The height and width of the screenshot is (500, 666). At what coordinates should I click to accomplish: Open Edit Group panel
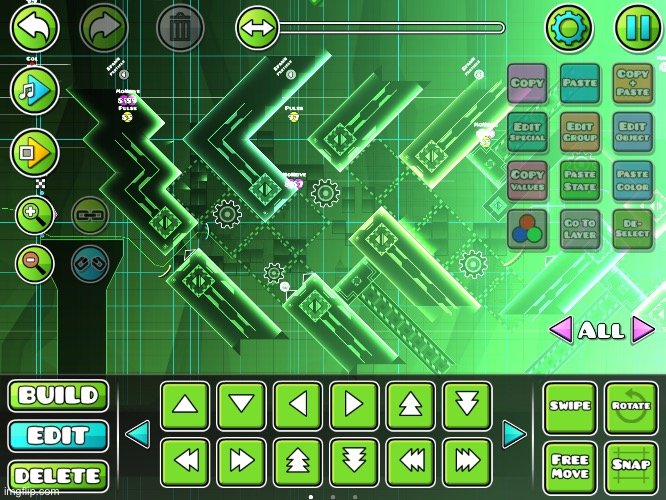pyautogui.click(x=580, y=132)
